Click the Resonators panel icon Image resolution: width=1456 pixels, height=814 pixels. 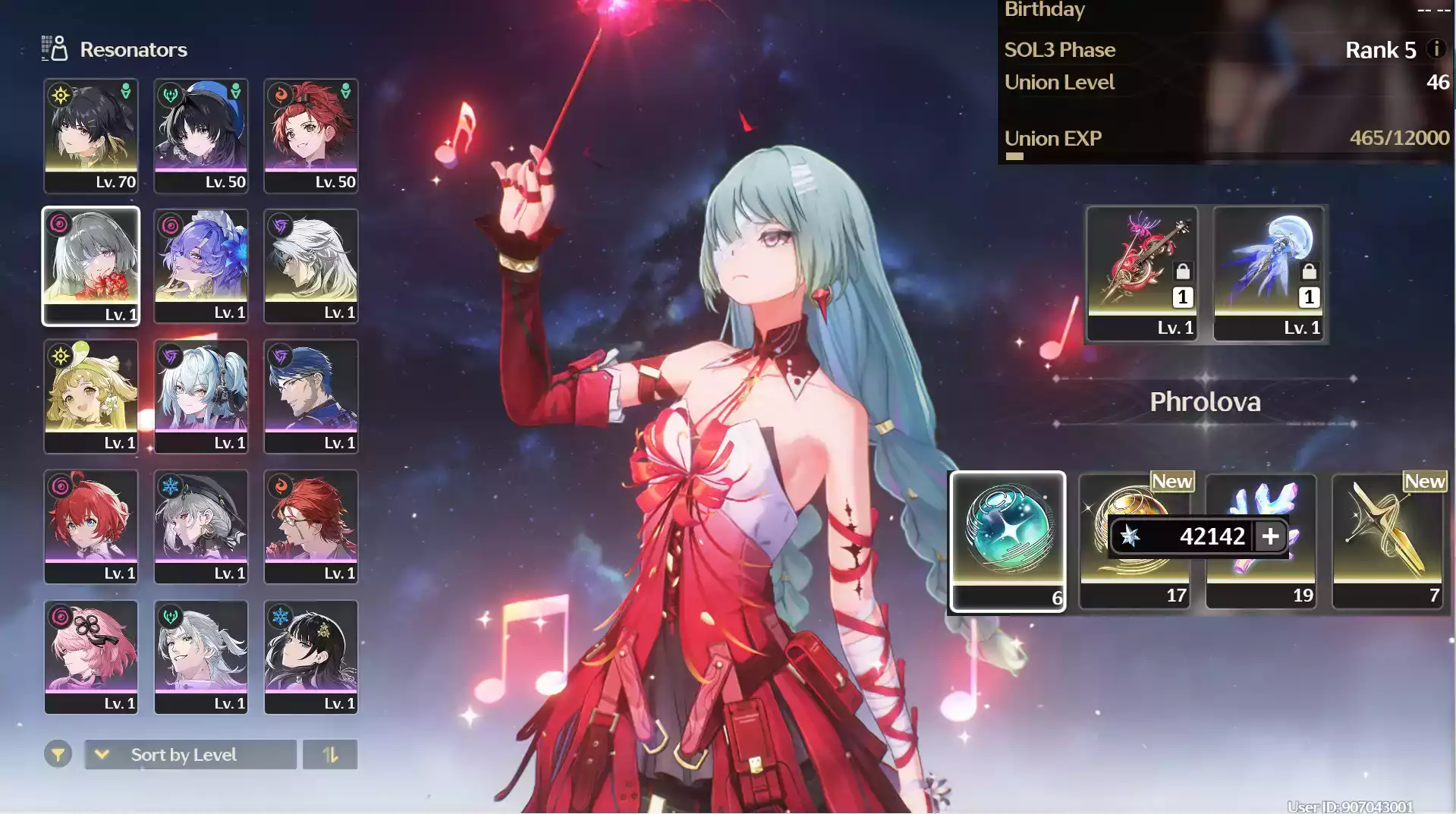(53, 48)
